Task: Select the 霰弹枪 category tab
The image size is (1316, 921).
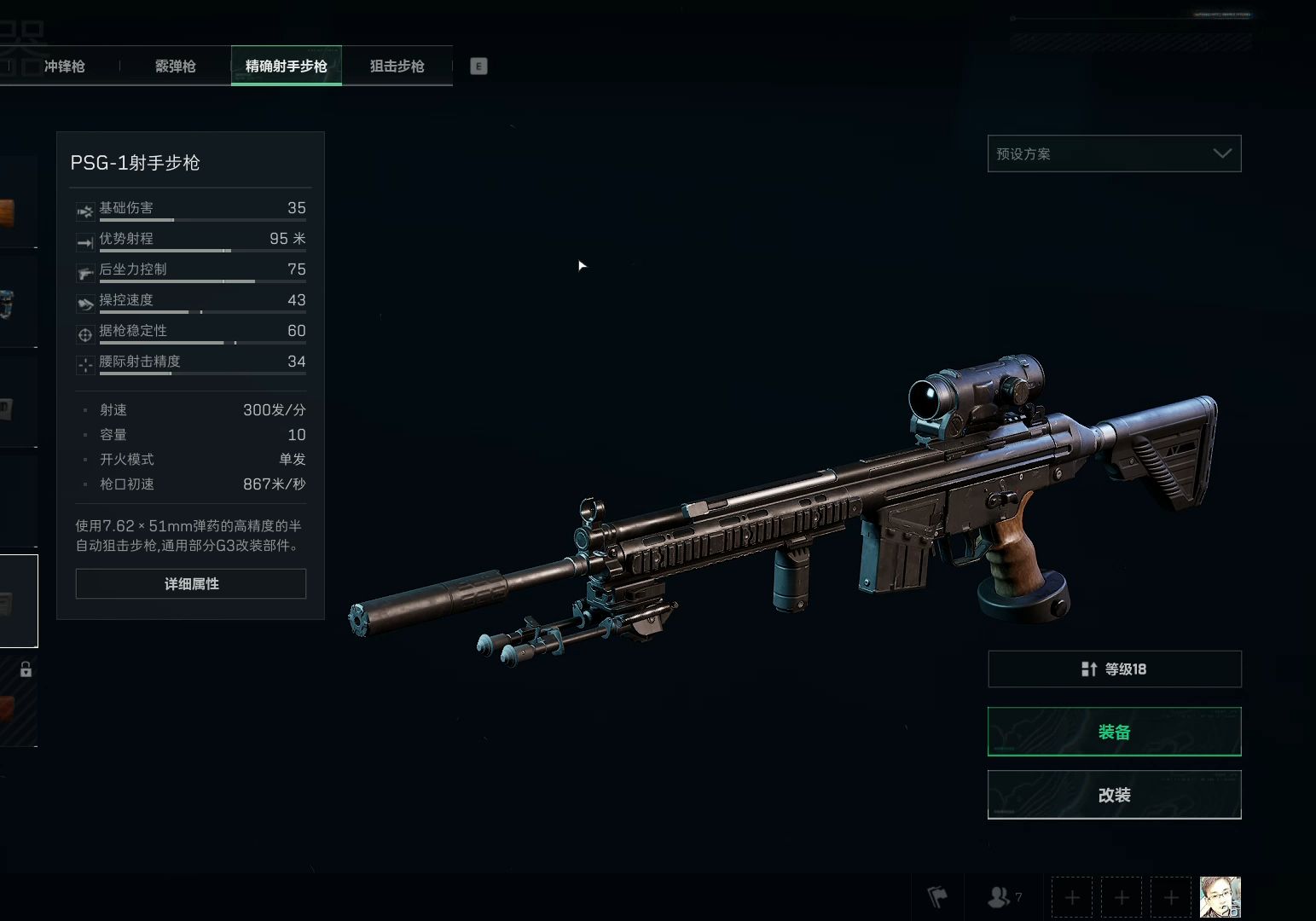Action: coord(175,67)
